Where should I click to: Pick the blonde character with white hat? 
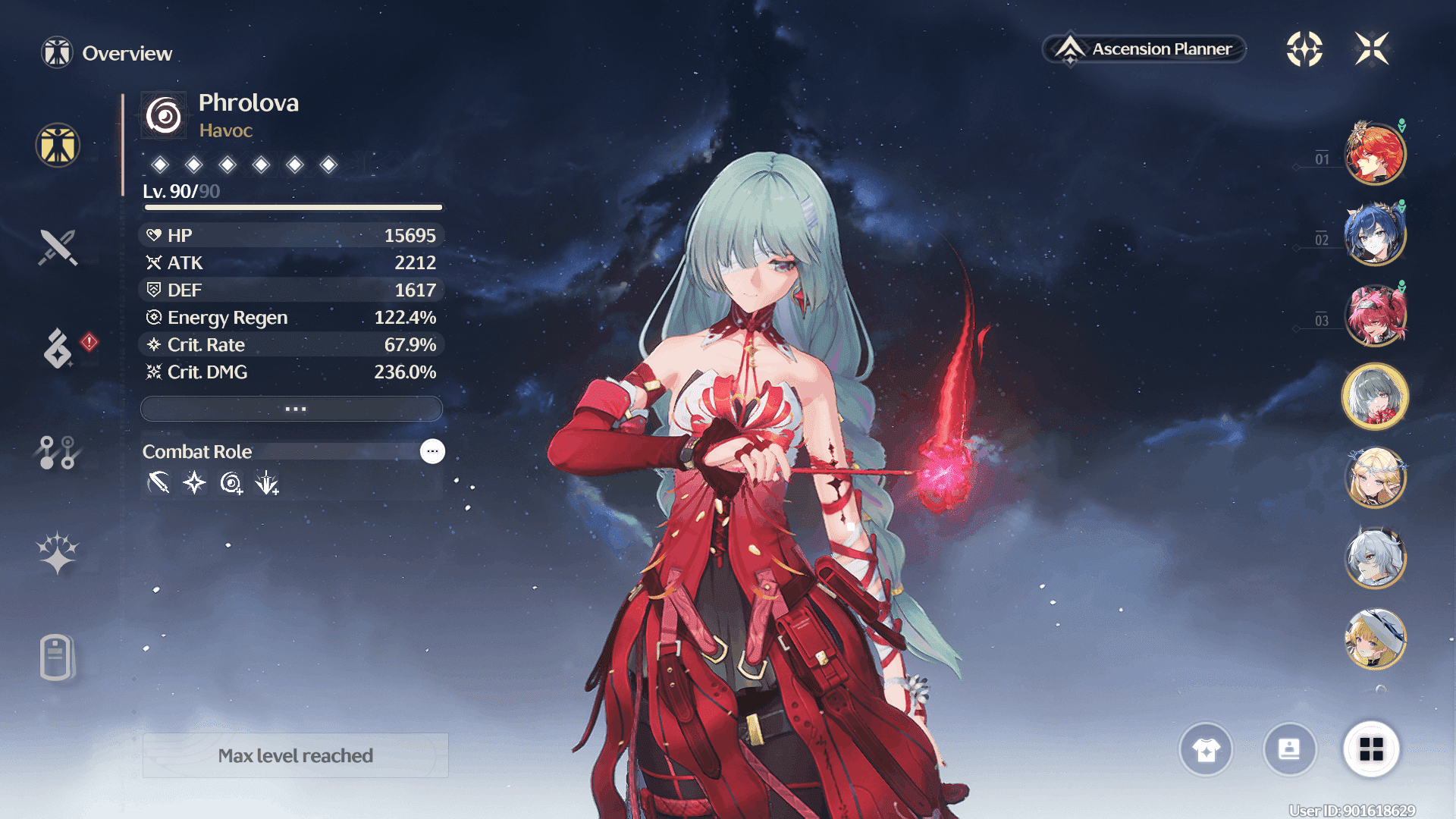click(1374, 639)
